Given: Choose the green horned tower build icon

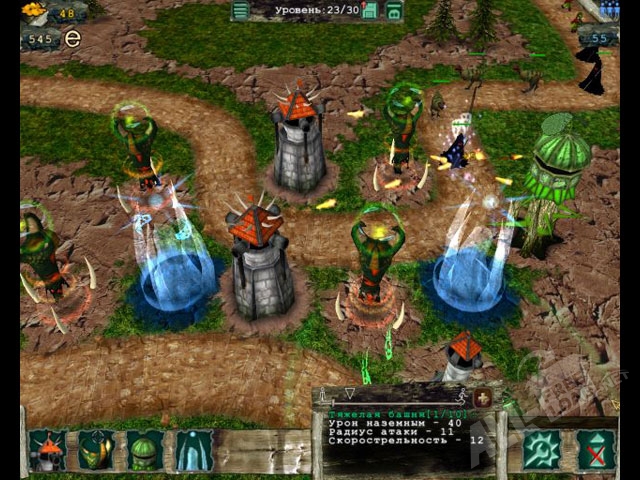Looking at the screenshot, I should (96, 451).
